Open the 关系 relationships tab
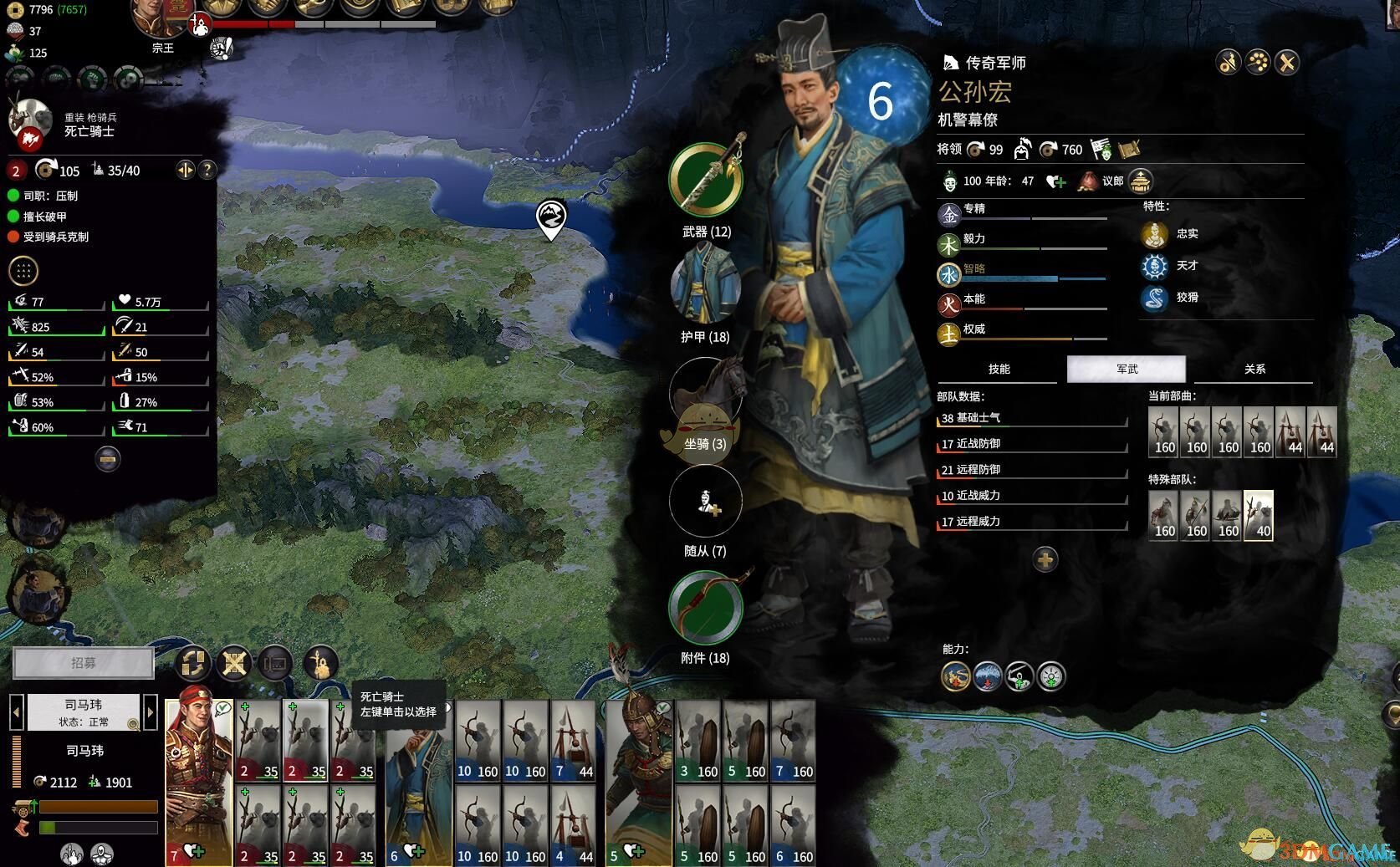 pos(1254,369)
